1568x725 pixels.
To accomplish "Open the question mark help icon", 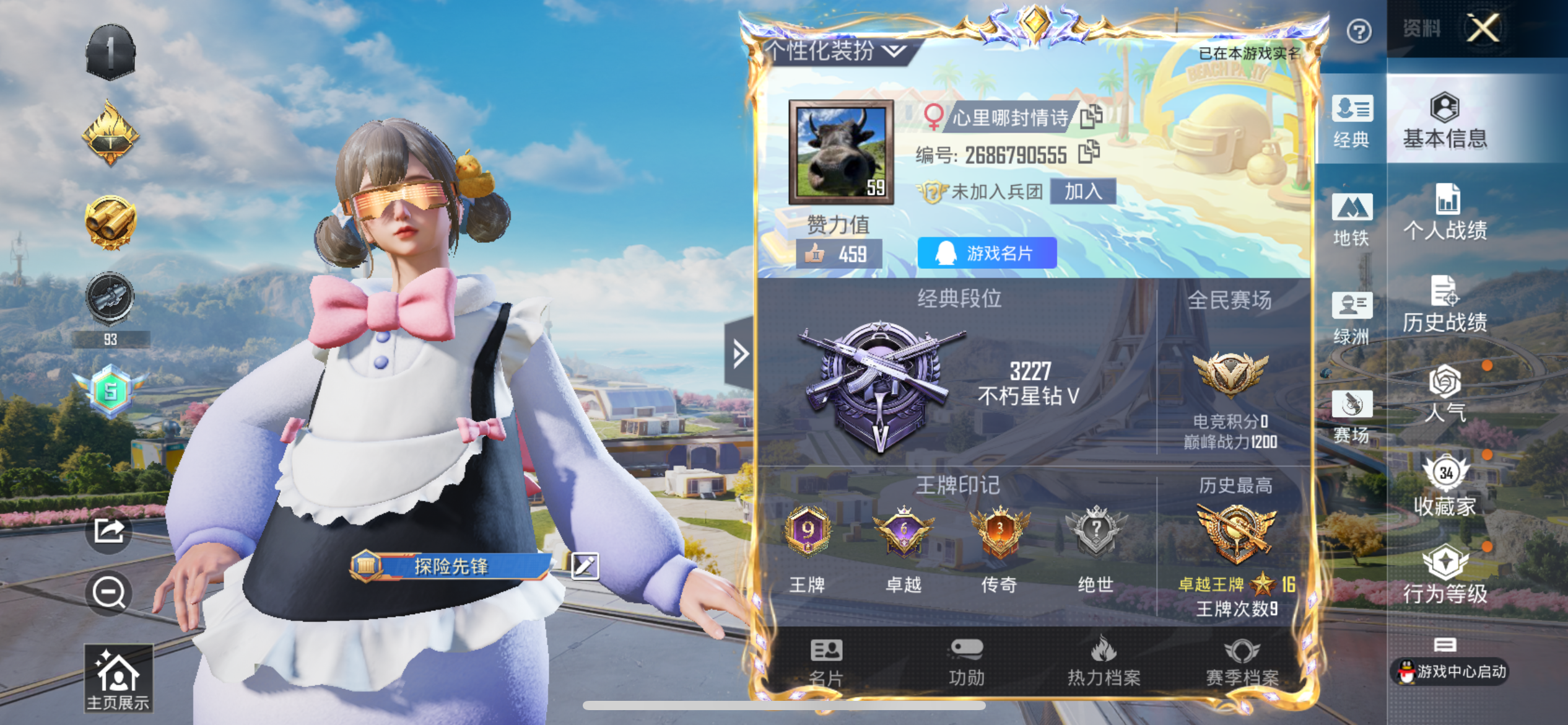I will pyautogui.click(x=1359, y=31).
